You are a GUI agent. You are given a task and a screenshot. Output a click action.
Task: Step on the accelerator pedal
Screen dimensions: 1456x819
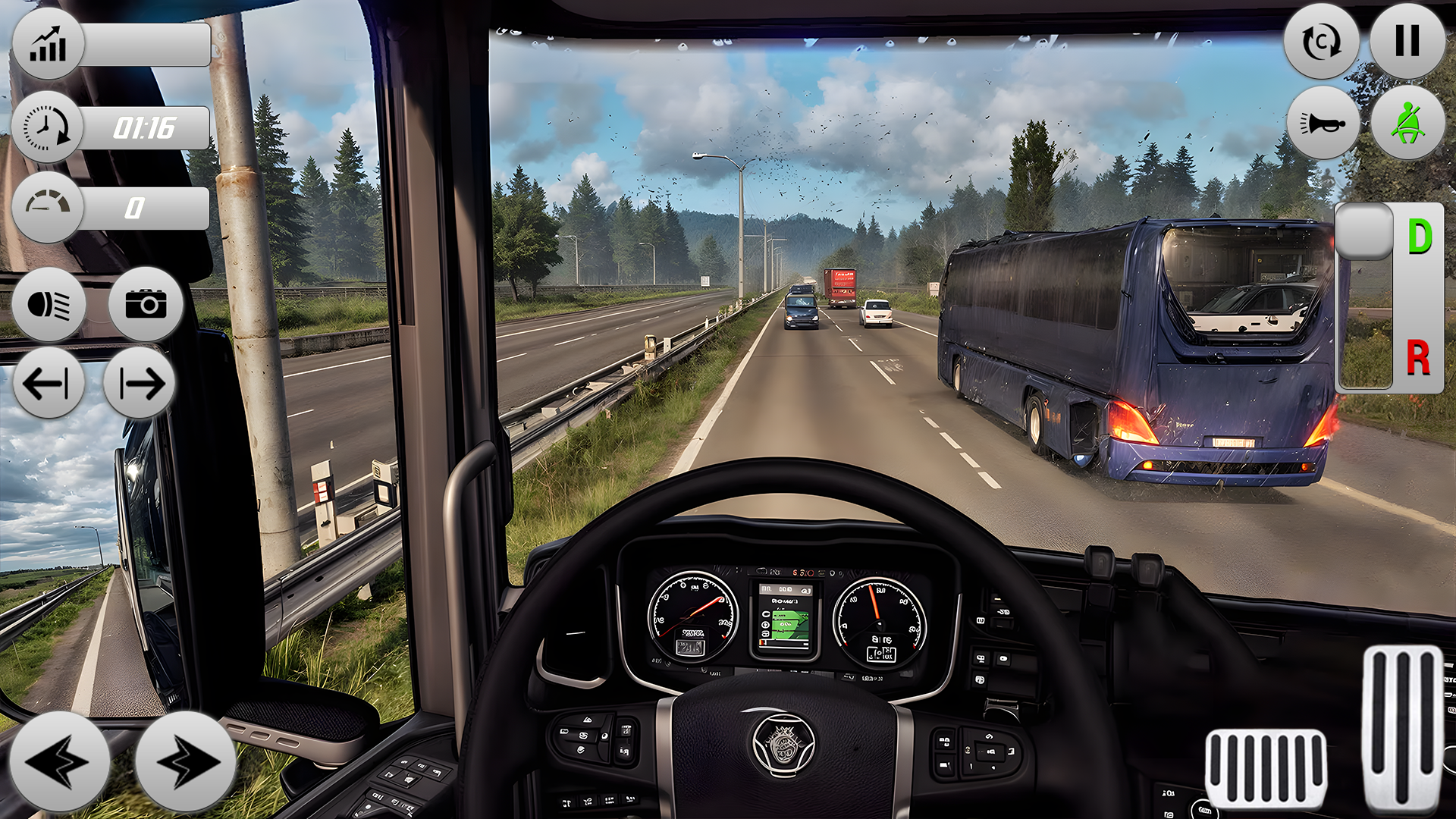click(x=1402, y=728)
